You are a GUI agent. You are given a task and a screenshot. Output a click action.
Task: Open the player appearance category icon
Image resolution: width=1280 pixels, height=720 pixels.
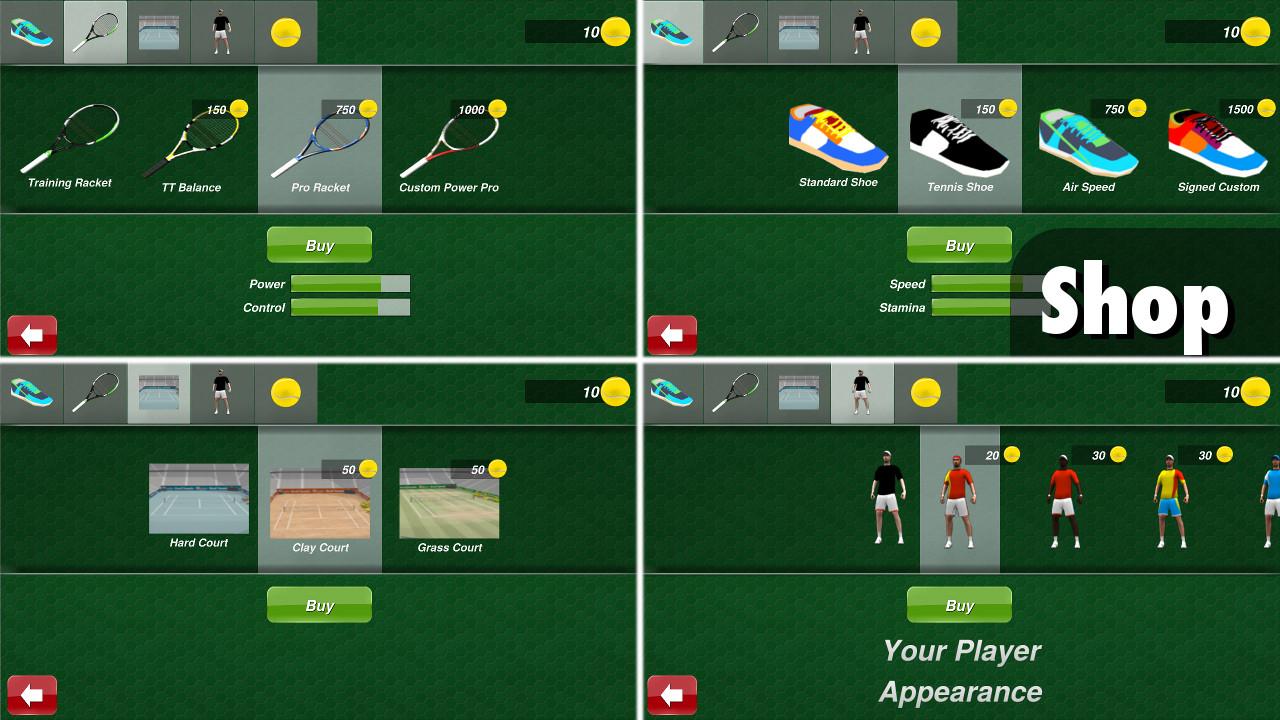[861, 392]
